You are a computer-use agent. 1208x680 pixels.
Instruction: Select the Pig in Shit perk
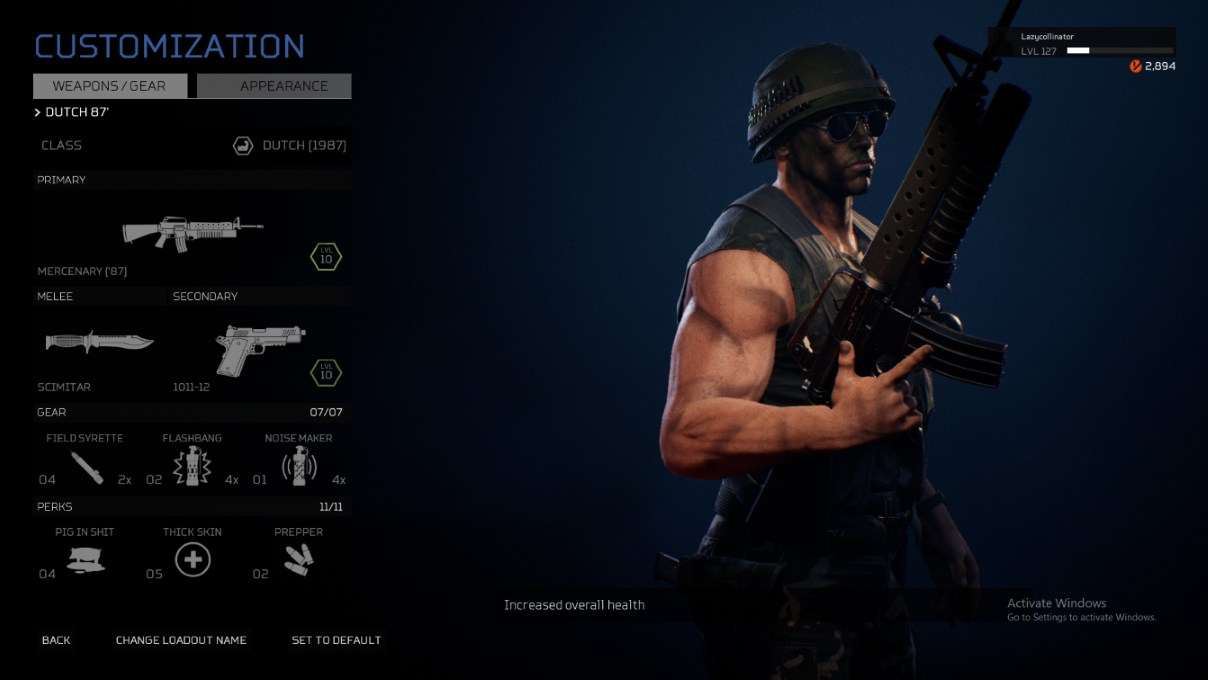86,560
